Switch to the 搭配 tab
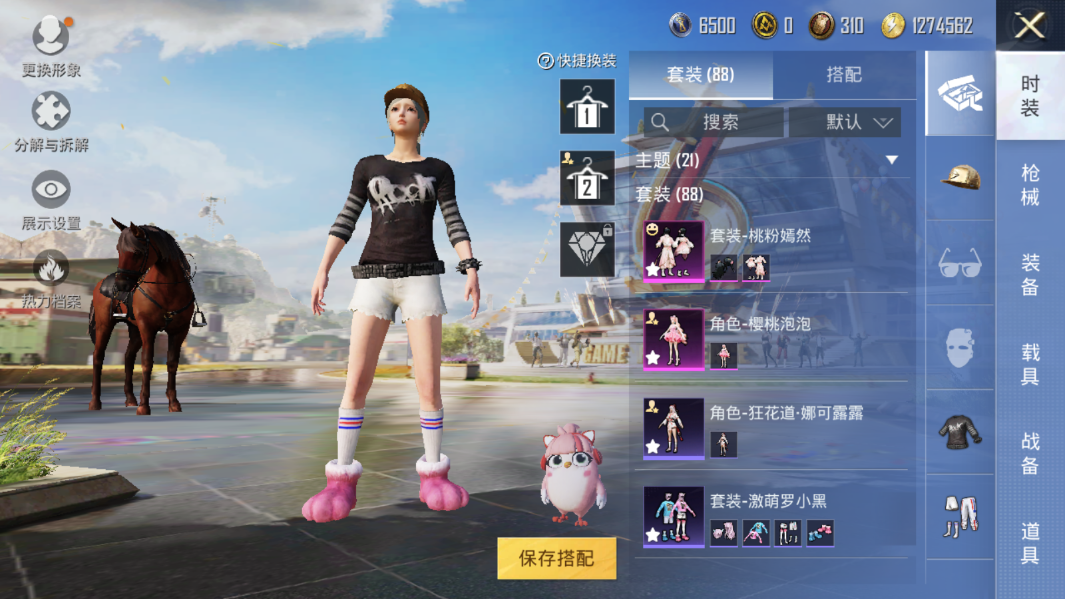The image size is (1065, 599). 844,75
